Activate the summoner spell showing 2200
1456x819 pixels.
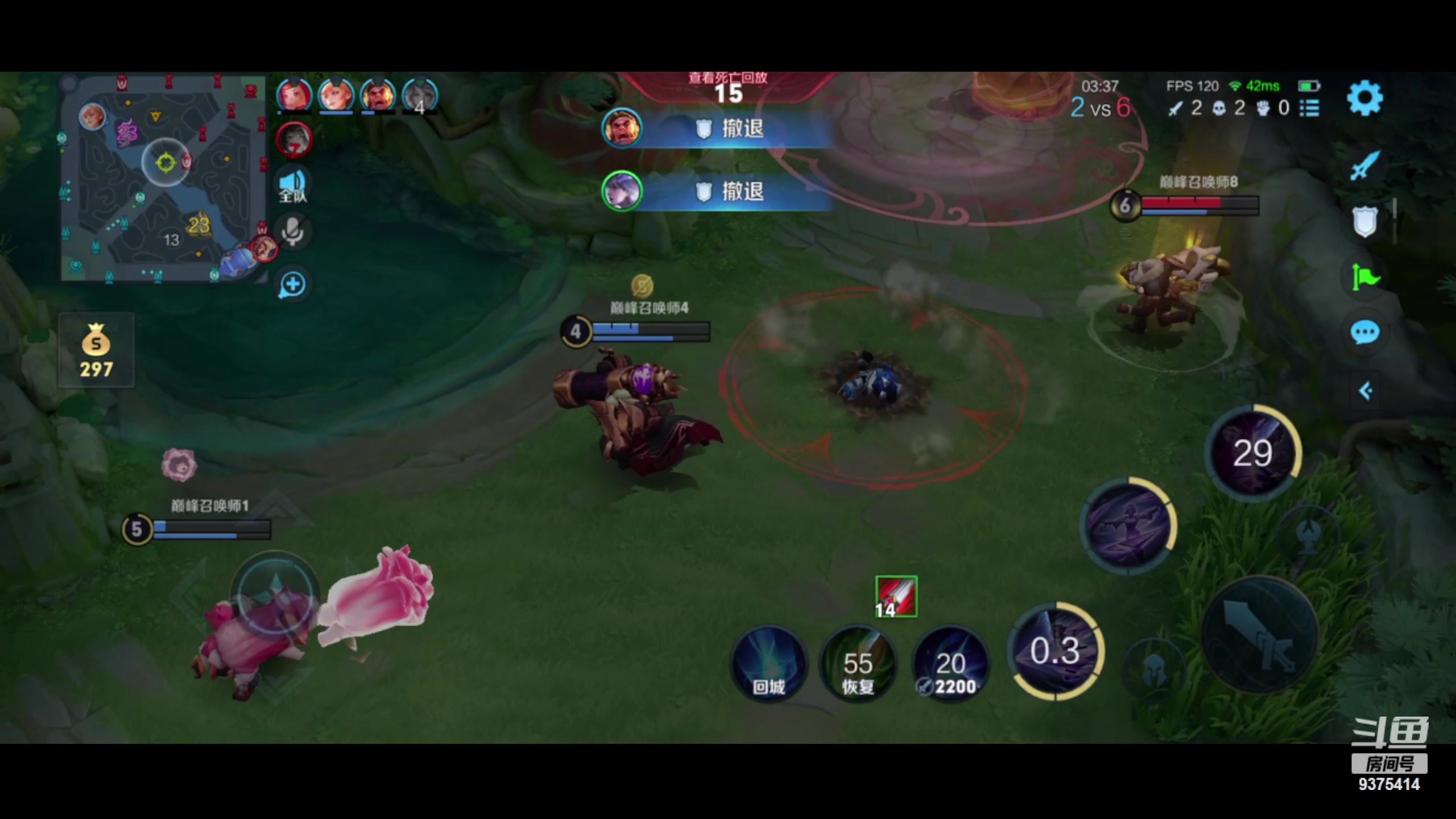(950, 664)
